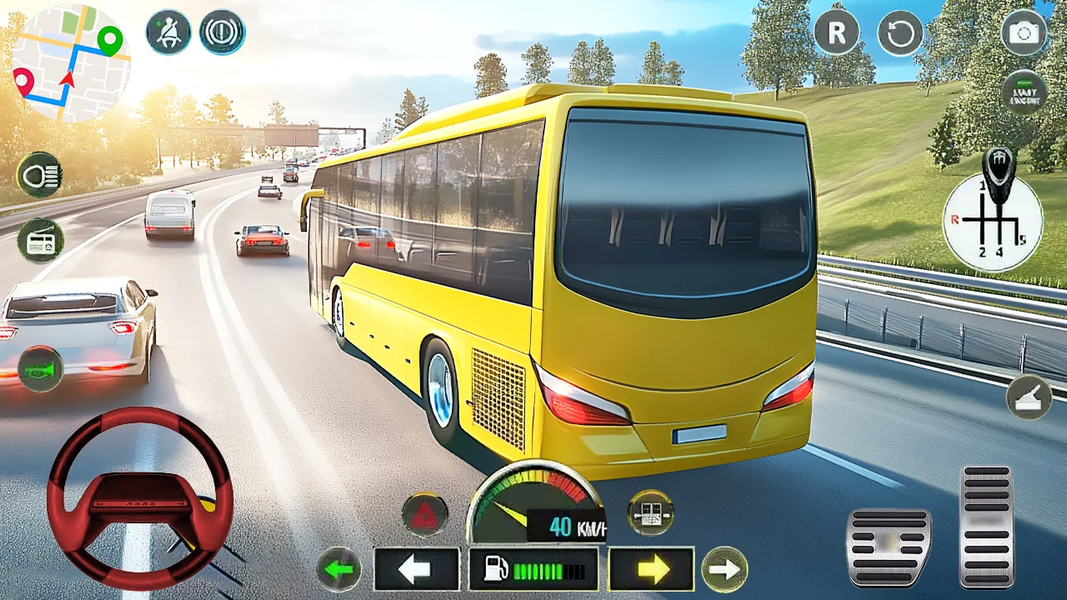Activate the white left arrow panel
The width and height of the screenshot is (1067, 600).
pos(416,569)
